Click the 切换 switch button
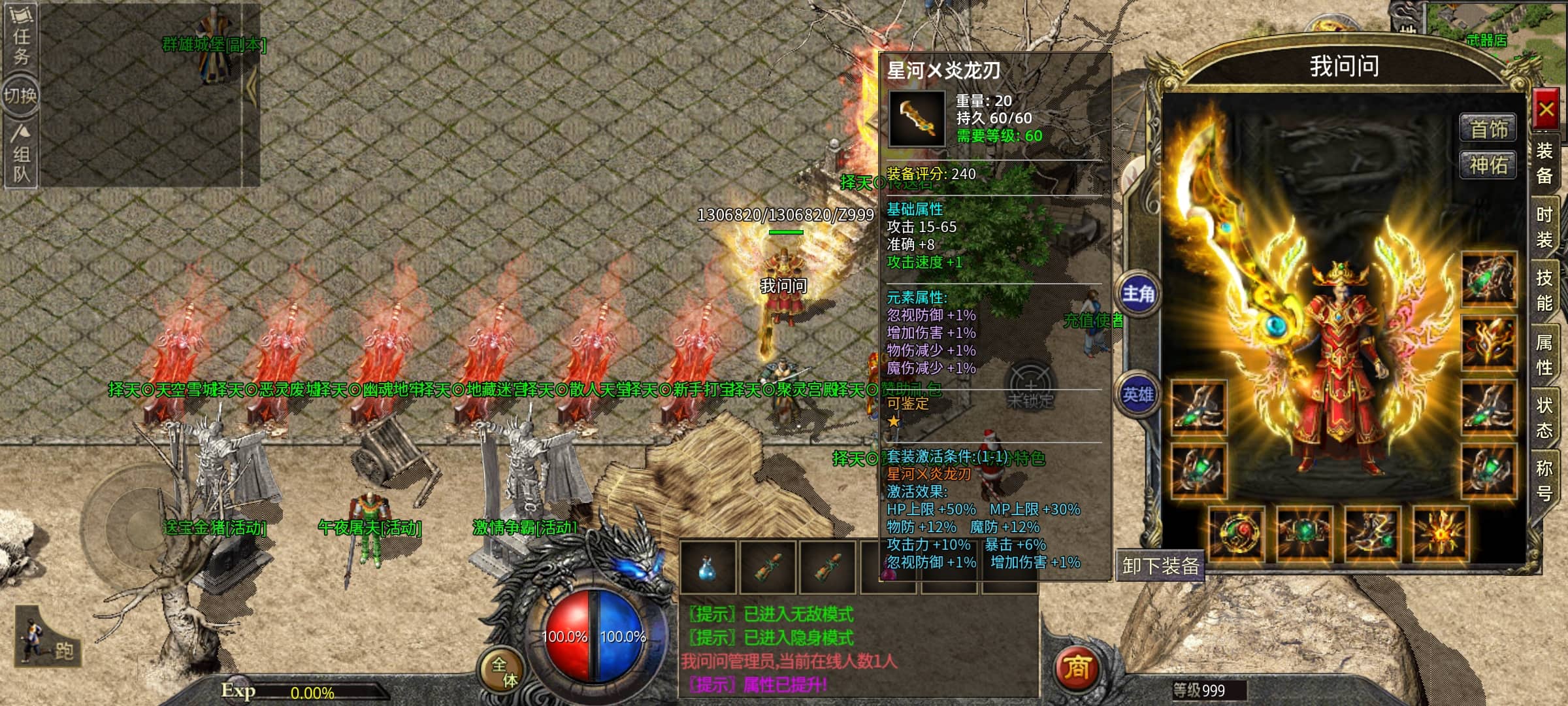Viewport: 1568px width, 706px height. tap(21, 96)
